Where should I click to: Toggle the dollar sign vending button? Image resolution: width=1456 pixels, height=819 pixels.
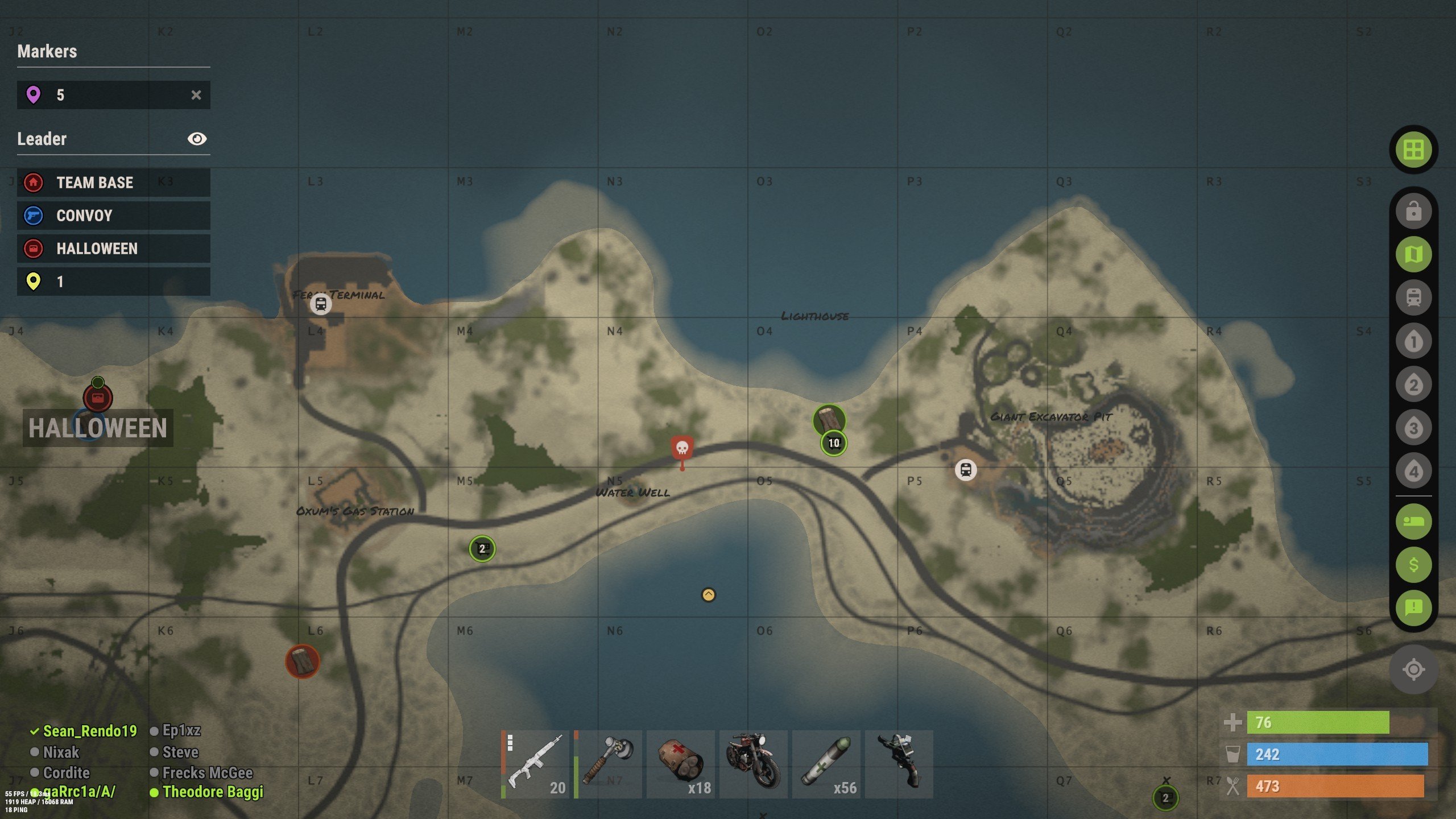coord(1413,565)
